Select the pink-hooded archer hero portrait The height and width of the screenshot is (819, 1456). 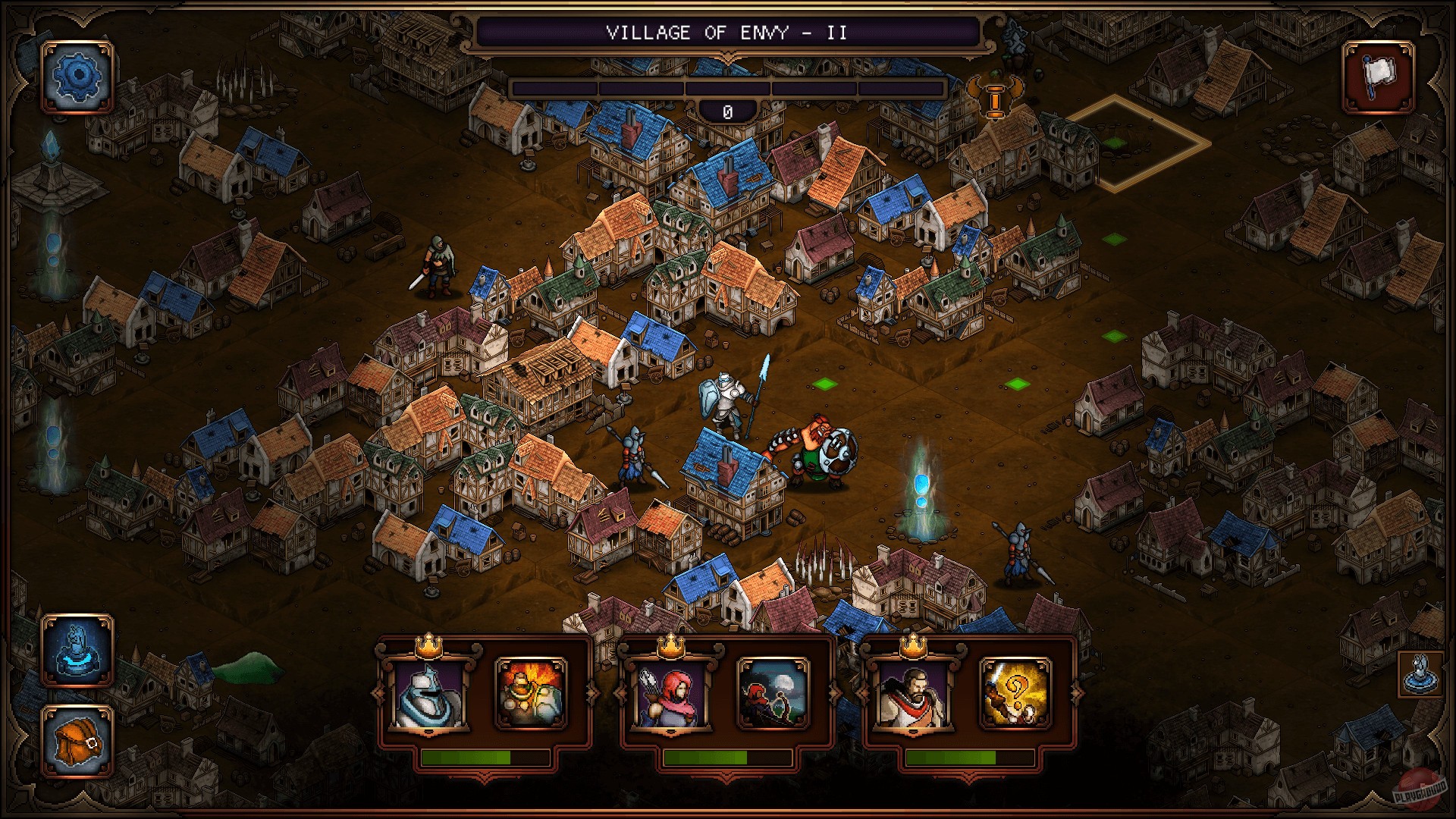(670, 695)
